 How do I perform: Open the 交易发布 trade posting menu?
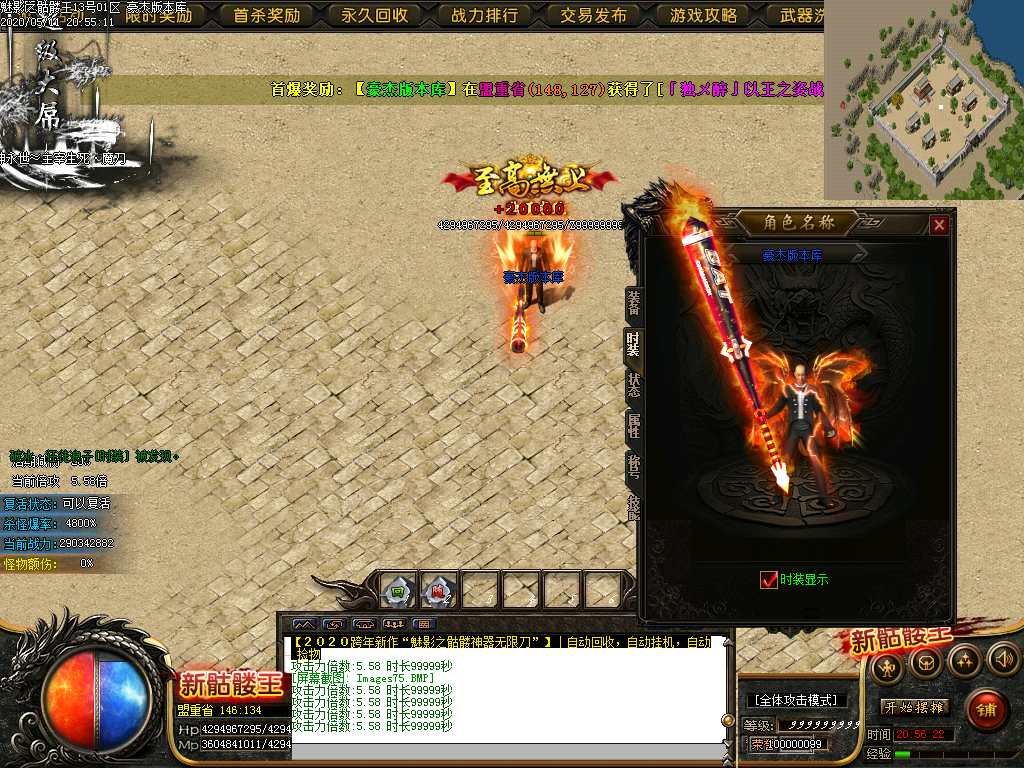tap(593, 15)
